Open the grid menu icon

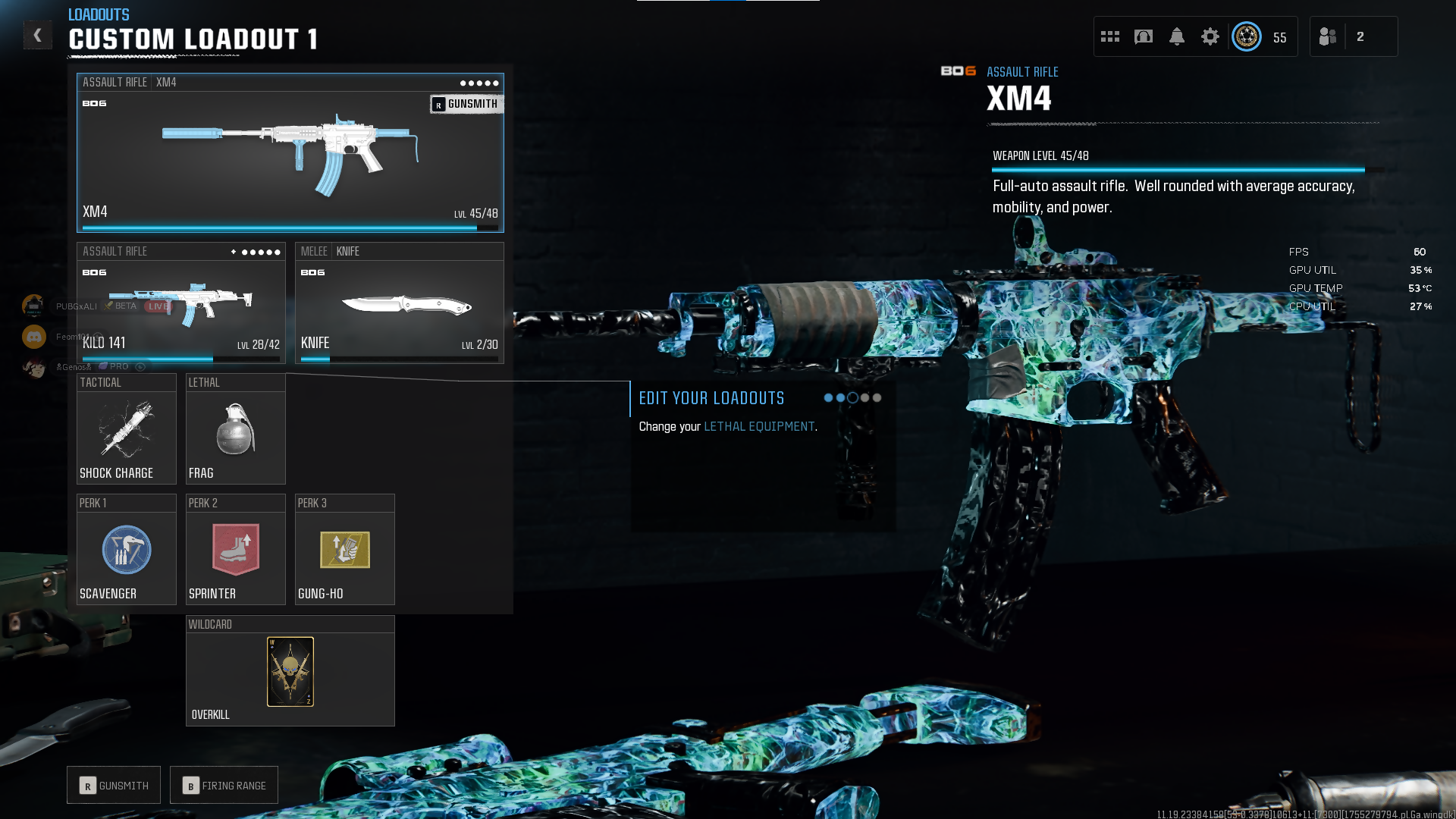(1110, 36)
